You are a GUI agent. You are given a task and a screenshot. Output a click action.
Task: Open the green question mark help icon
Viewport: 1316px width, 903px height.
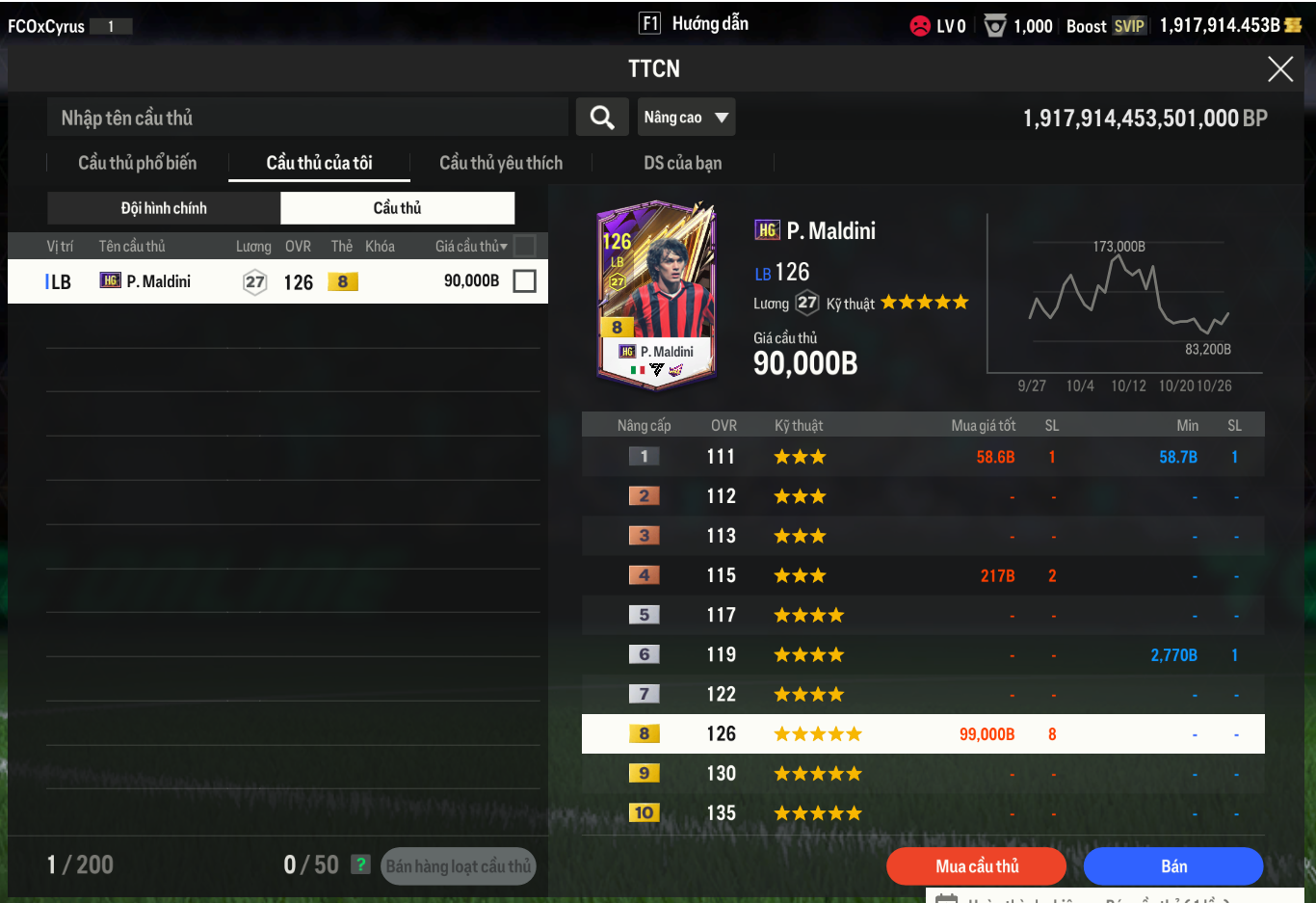(360, 864)
